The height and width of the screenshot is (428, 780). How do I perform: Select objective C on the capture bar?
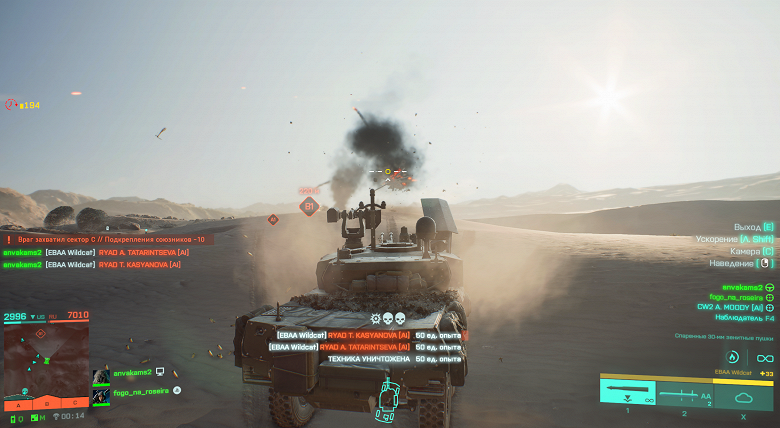pos(73,404)
